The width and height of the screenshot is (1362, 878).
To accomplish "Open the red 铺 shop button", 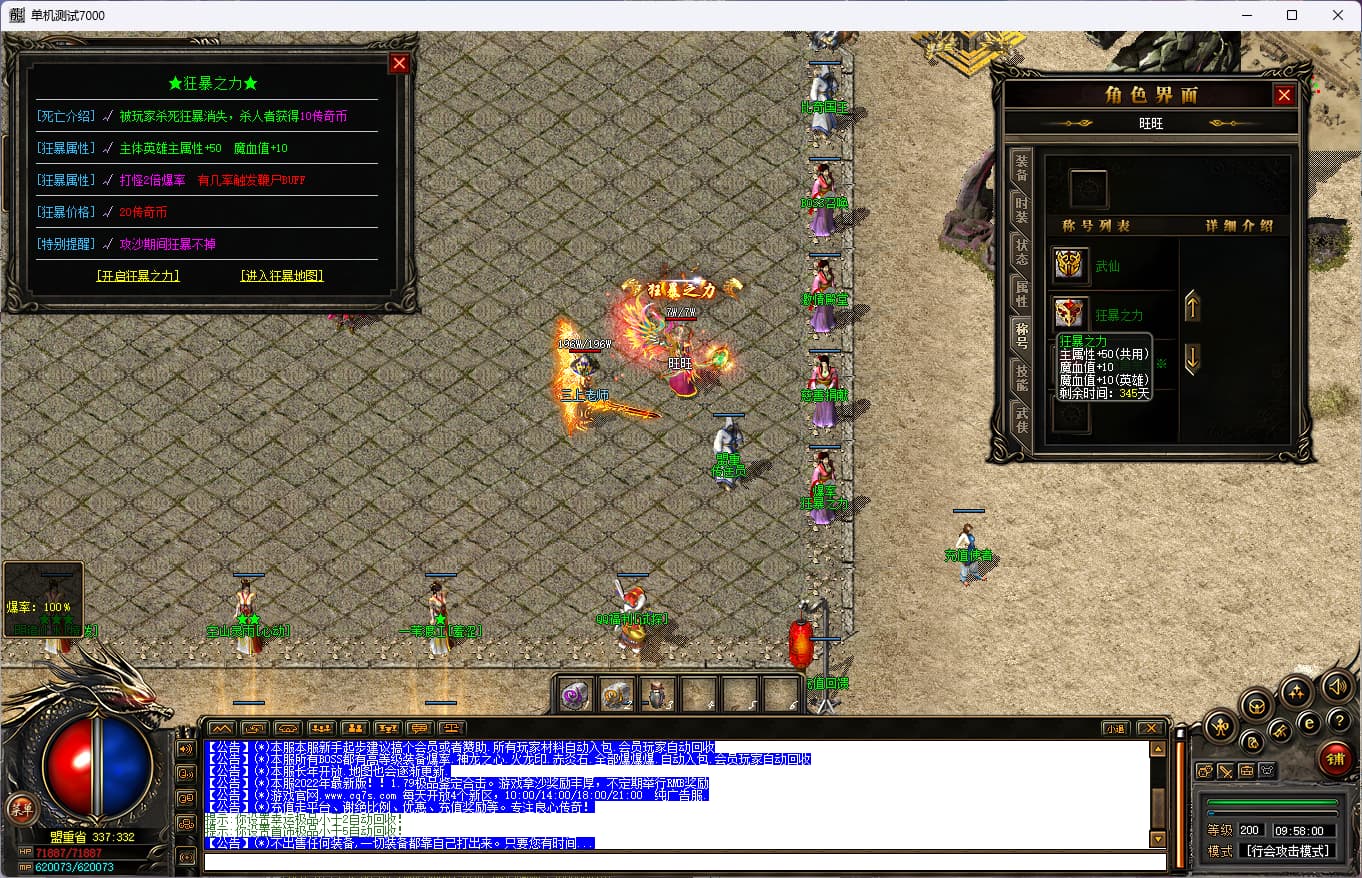I will click(1334, 758).
